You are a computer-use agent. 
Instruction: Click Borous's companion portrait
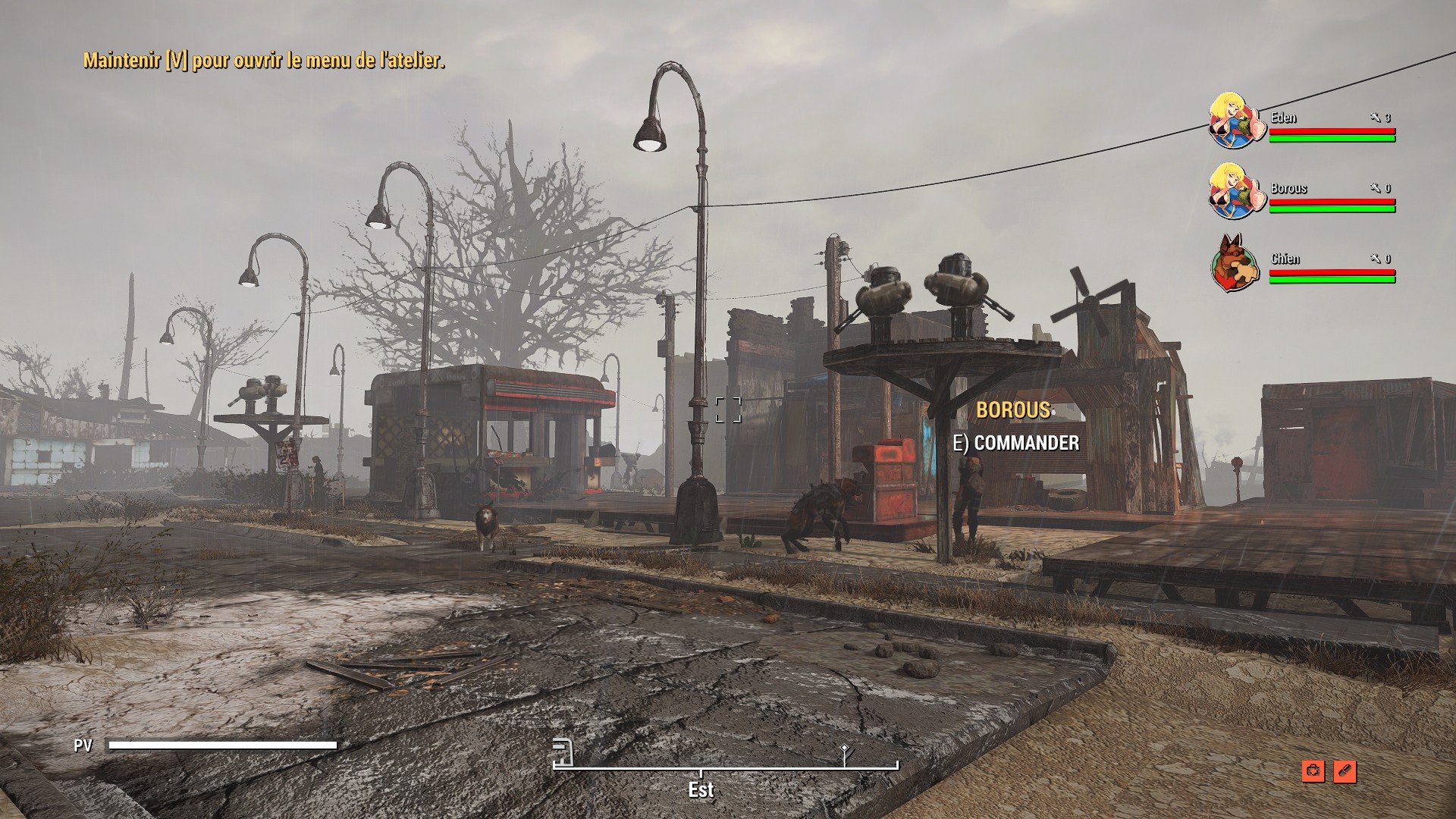point(1235,191)
